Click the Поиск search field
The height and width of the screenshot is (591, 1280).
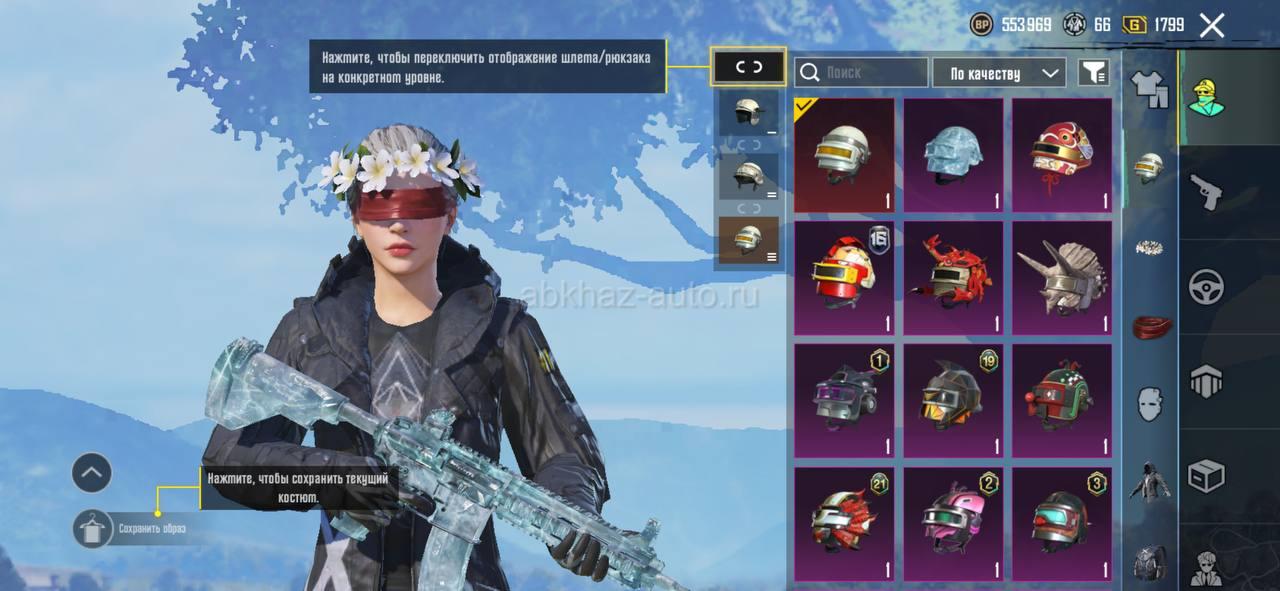click(862, 72)
